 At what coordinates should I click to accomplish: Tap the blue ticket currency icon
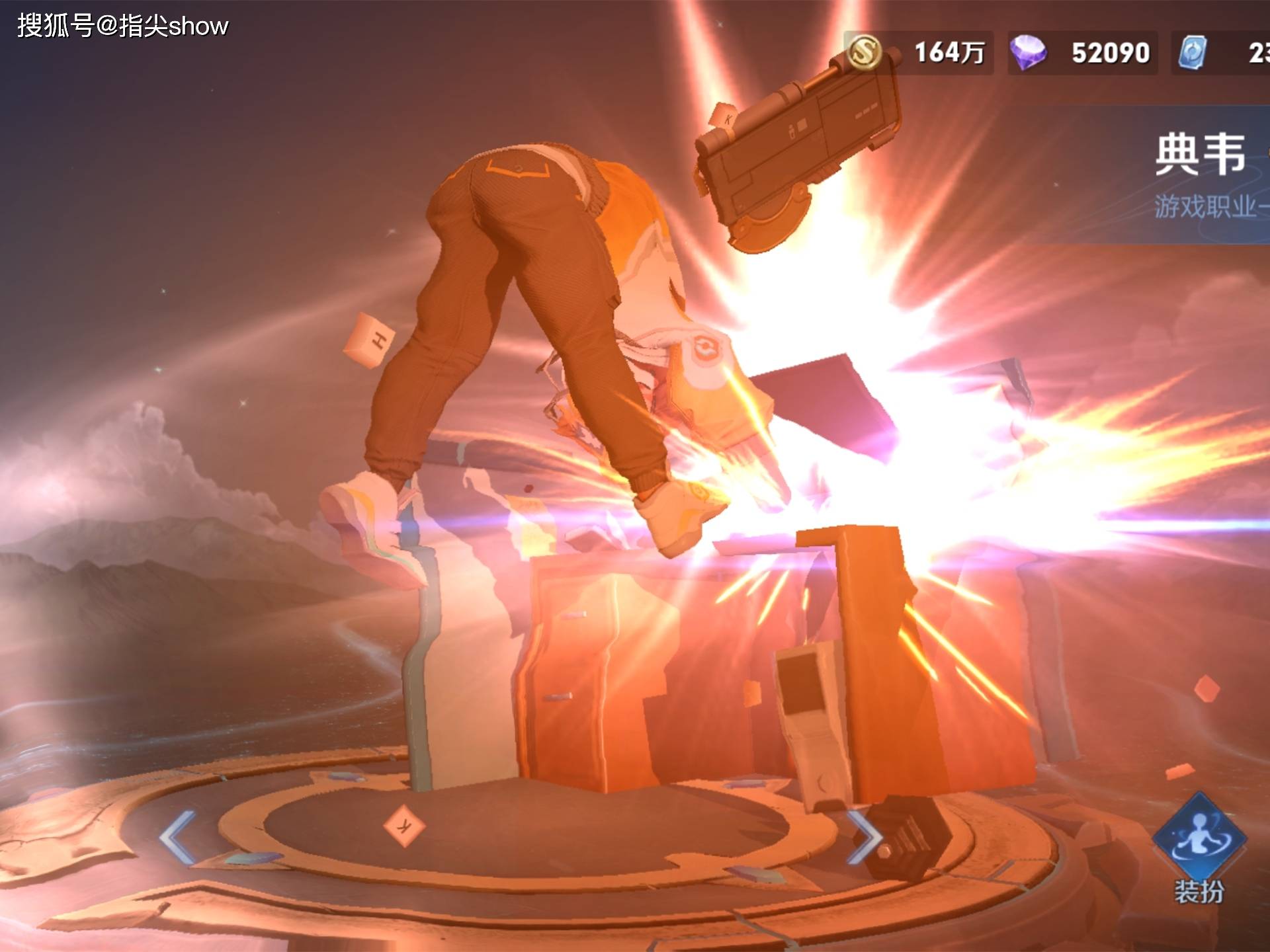click(1193, 52)
